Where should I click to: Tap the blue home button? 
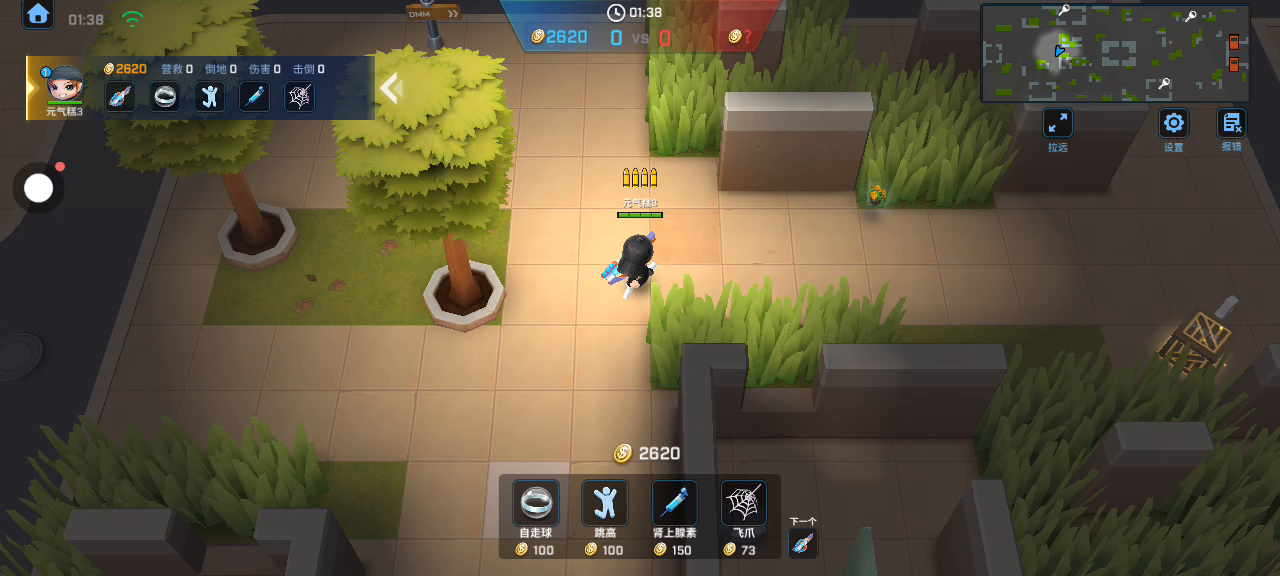tap(38, 14)
